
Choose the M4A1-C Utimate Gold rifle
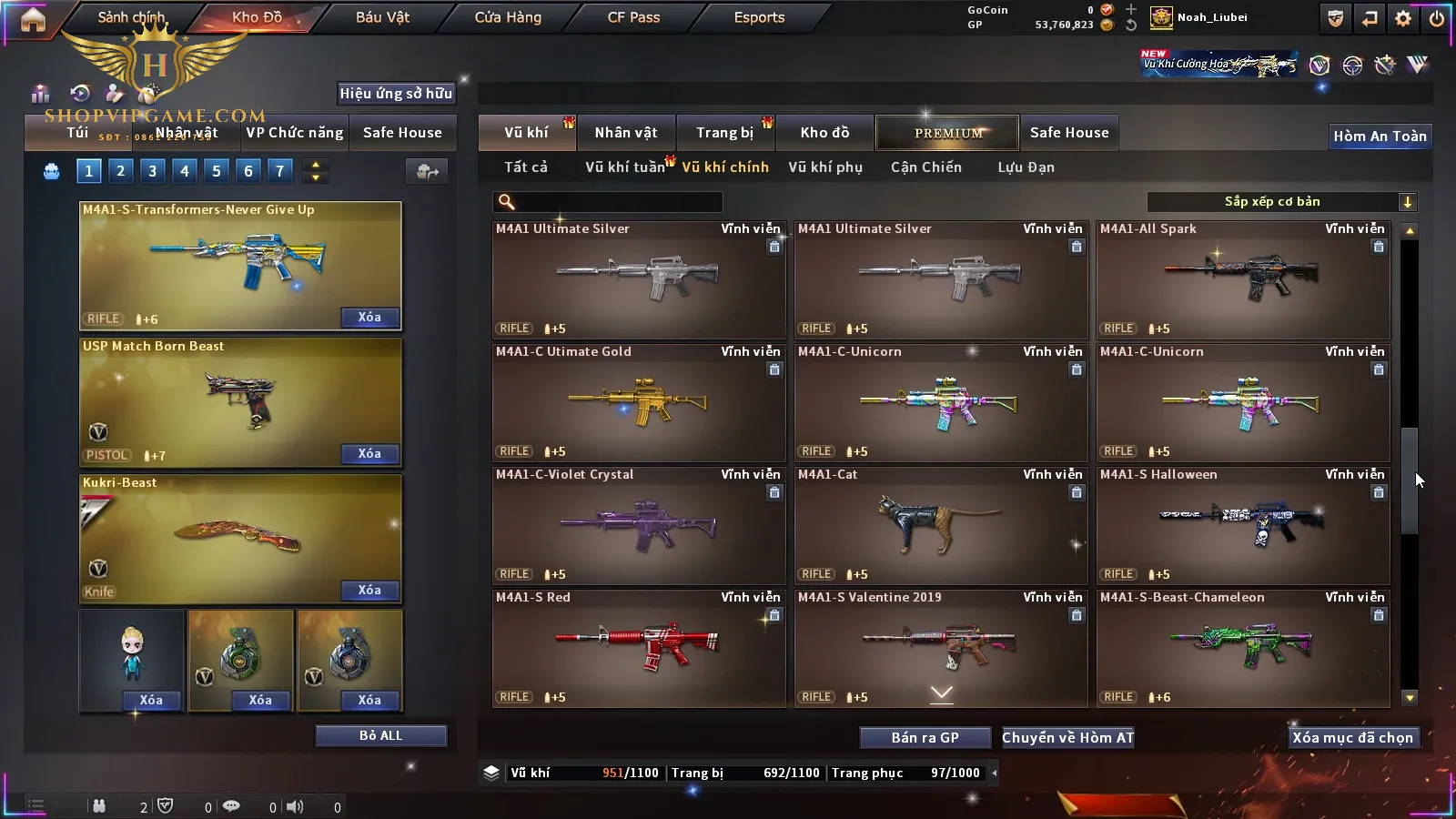click(638, 402)
